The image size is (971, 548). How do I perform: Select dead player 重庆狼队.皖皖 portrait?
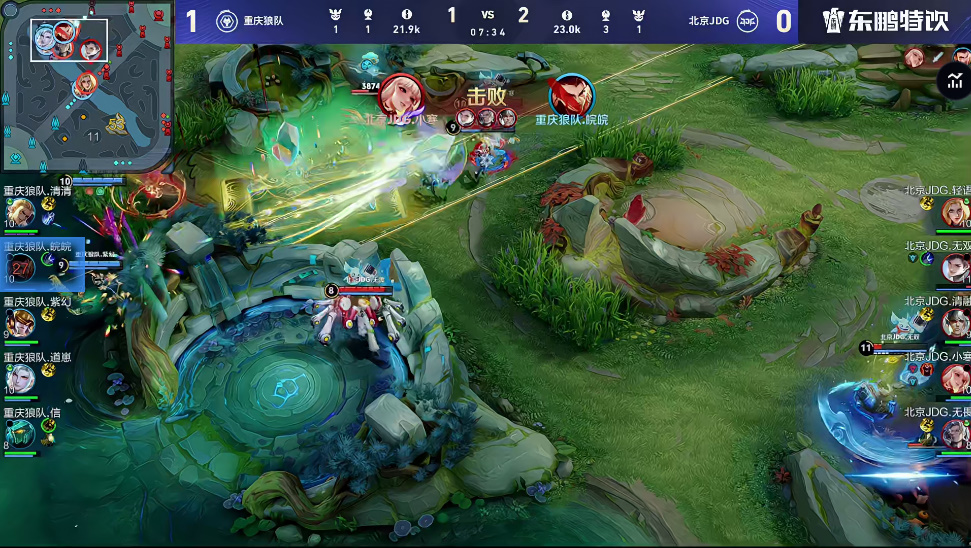pos(21,267)
